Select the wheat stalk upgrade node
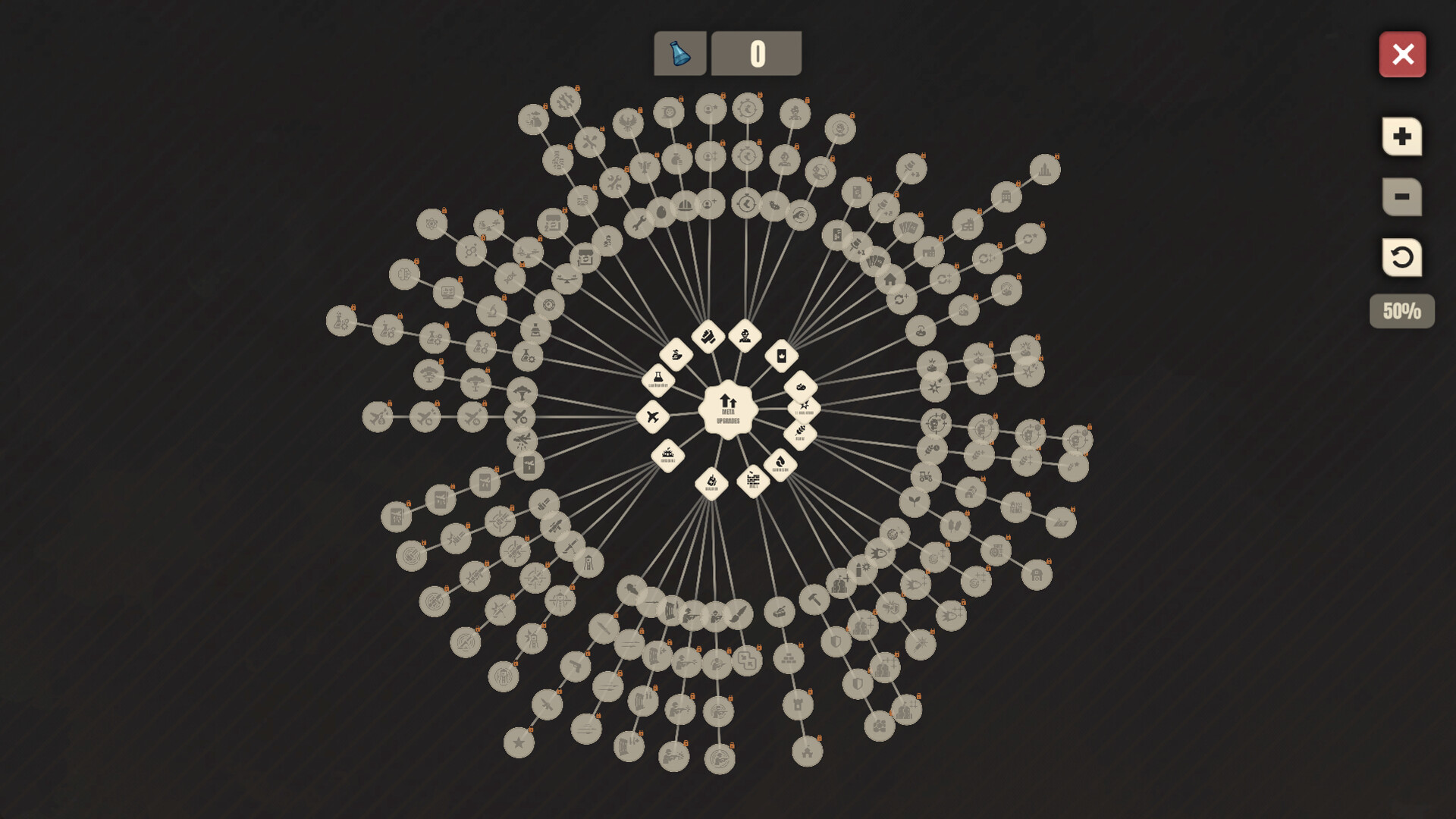1456x819 pixels. click(800, 434)
